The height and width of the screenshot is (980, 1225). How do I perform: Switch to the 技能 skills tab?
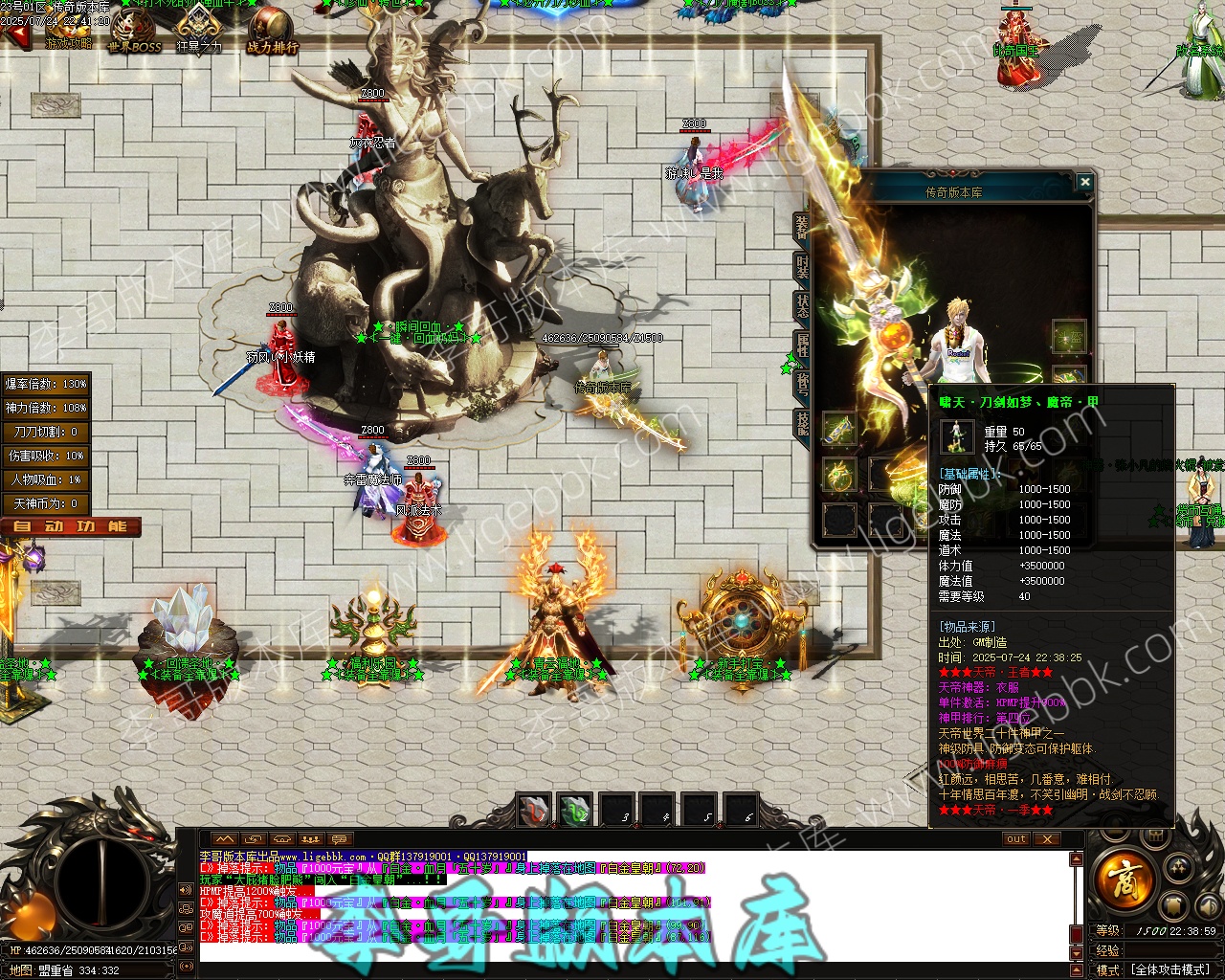click(801, 423)
